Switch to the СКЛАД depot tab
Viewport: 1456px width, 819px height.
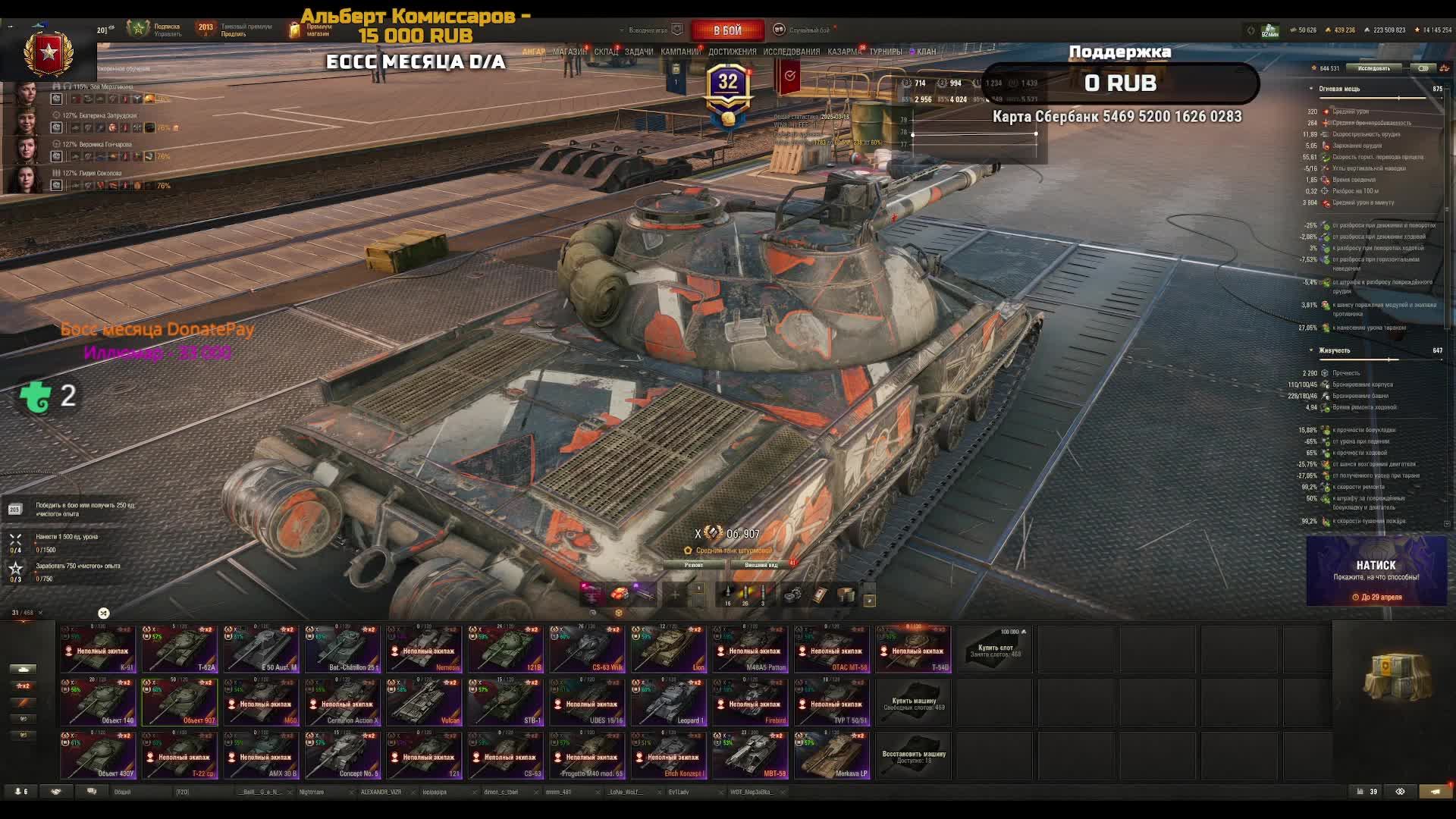(x=606, y=52)
